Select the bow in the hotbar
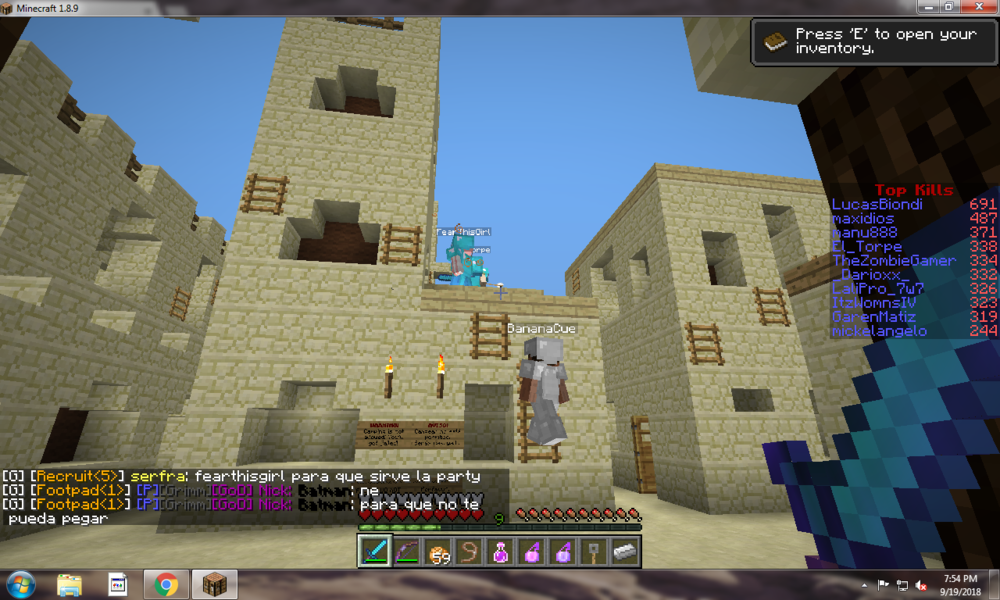 coord(406,551)
